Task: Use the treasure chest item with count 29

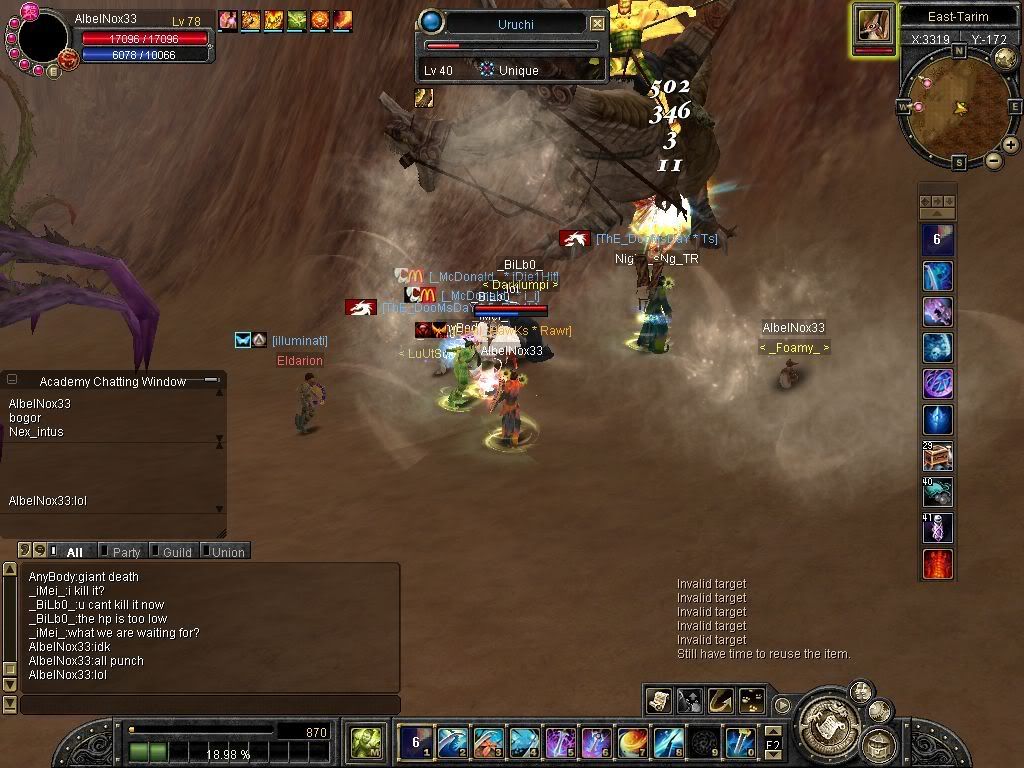Action: coord(937,456)
